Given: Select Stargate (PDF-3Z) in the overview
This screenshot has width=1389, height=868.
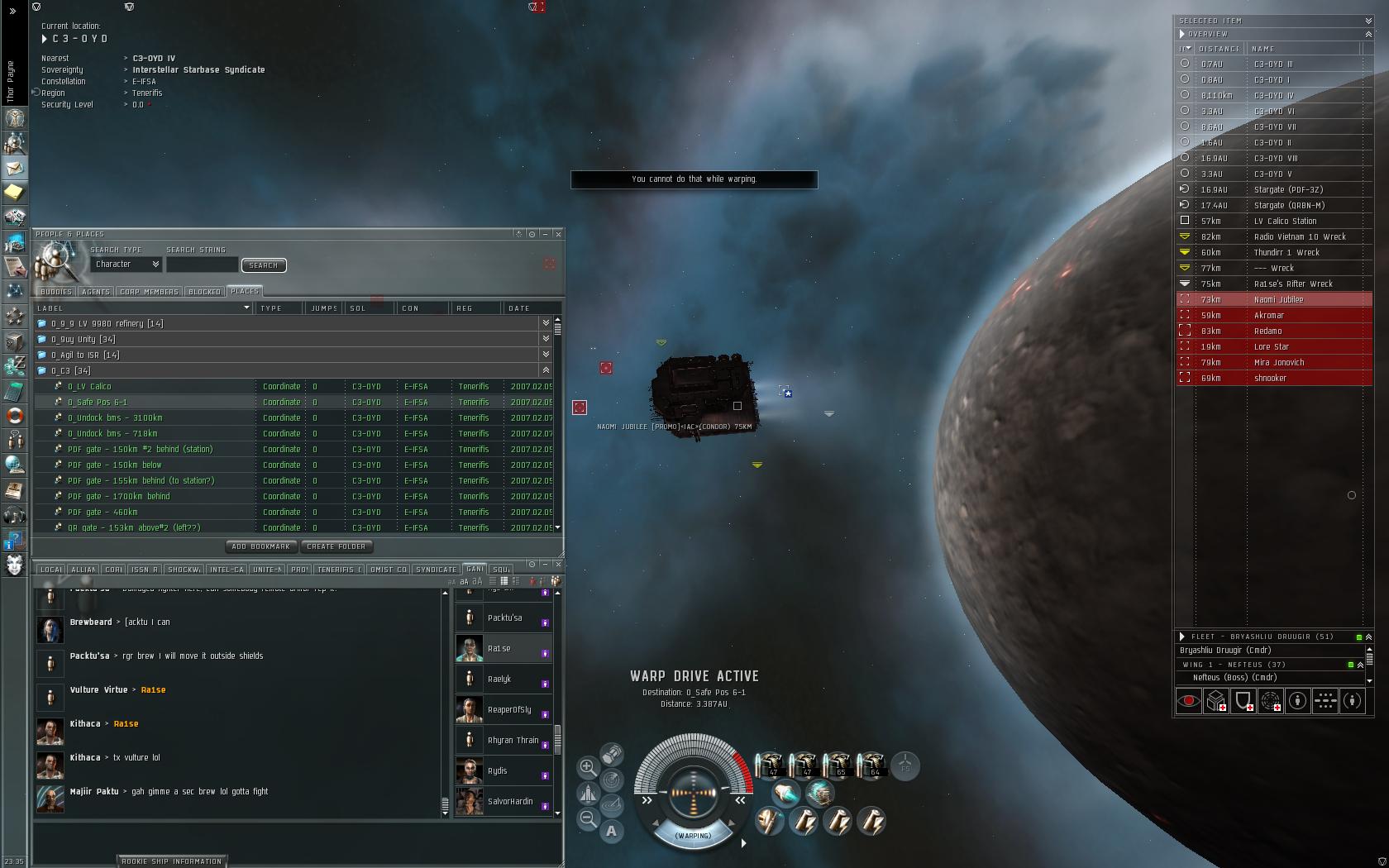Looking at the screenshot, I should [1288, 190].
